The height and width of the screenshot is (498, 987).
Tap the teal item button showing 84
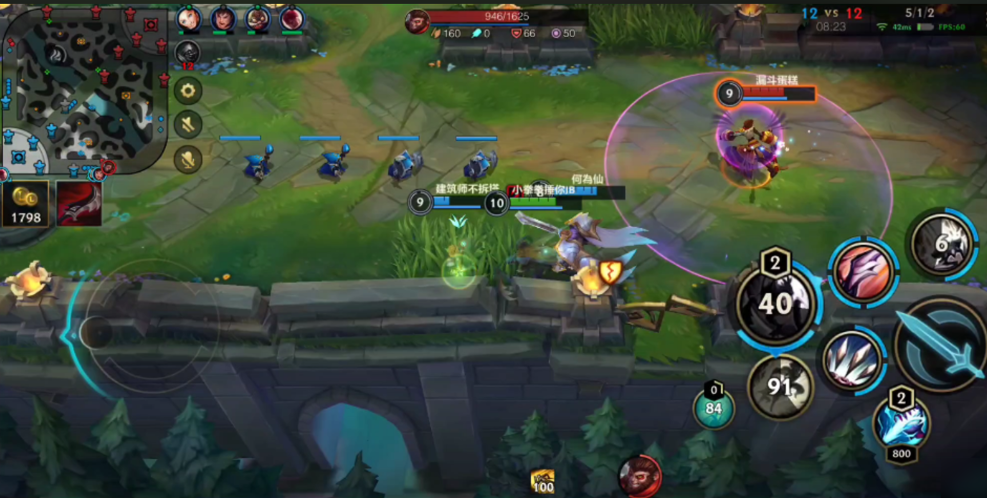pos(714,408)
